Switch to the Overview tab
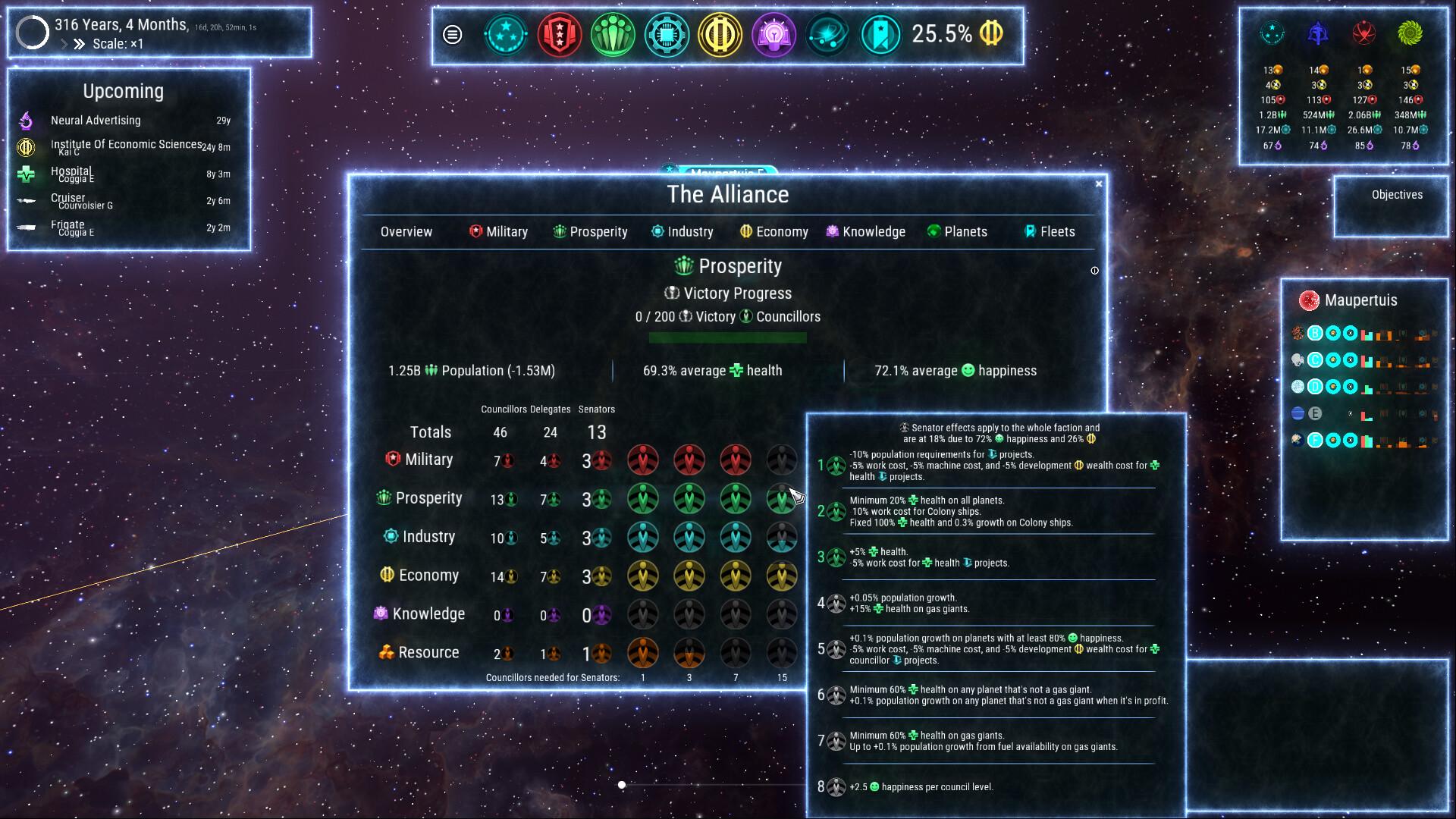1456x819 pixels. click(x=406, y=232)
